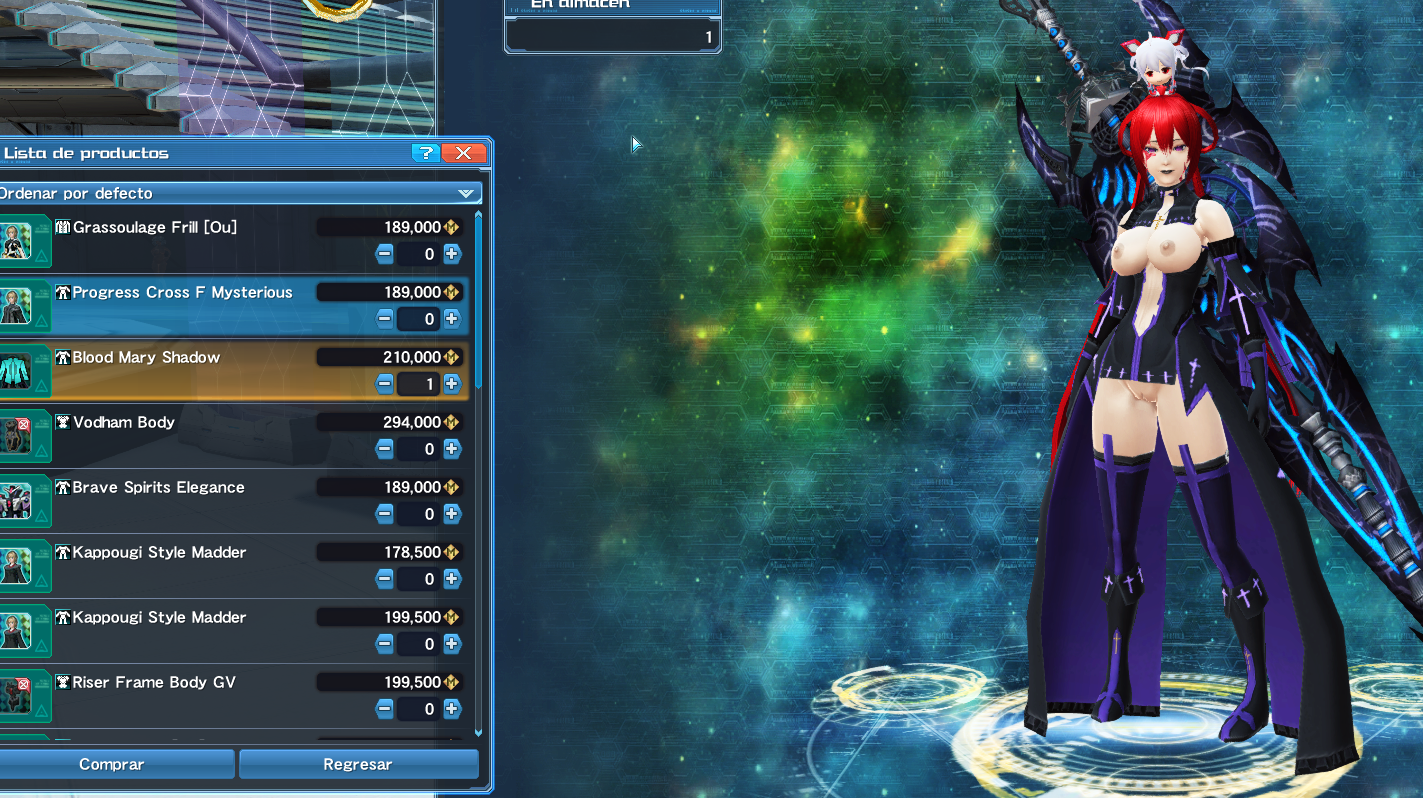Open the Ordenar por defecto sort dropdown
Viewport: 1423px width, 798px height.
pyautogui.click(x=240, y=192)
